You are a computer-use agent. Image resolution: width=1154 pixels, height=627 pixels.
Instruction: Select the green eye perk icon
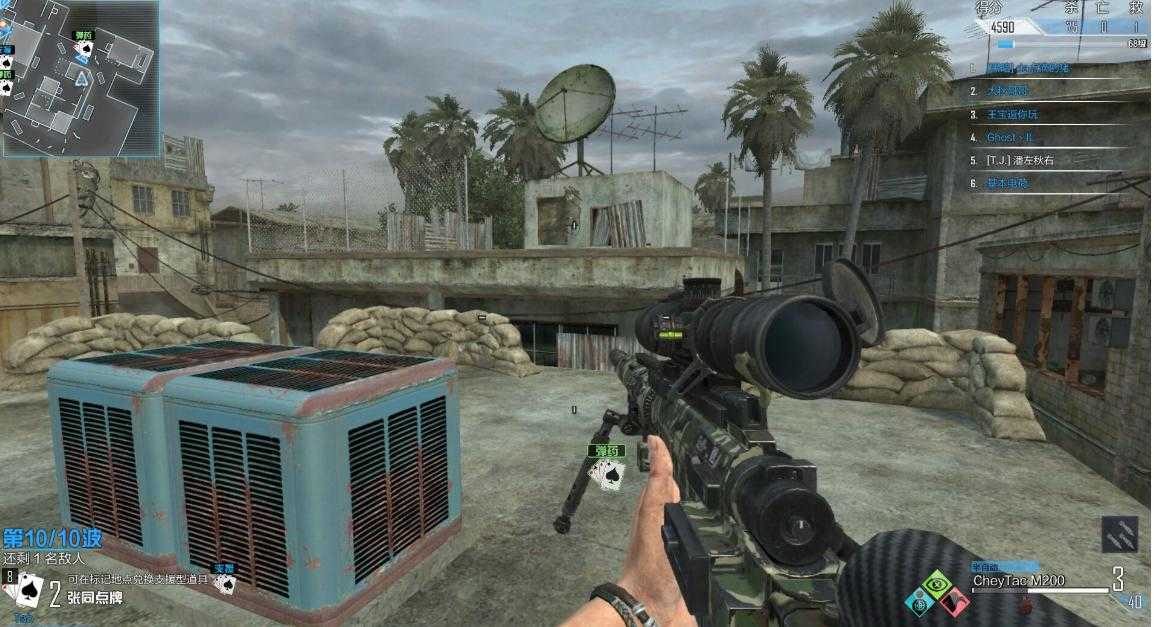[936, 583]
